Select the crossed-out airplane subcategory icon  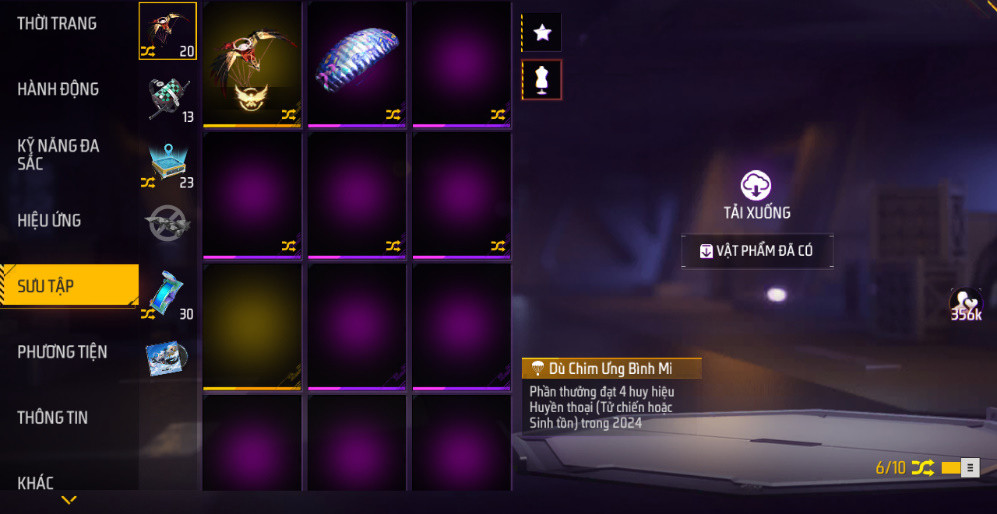(x=167, y=224)
